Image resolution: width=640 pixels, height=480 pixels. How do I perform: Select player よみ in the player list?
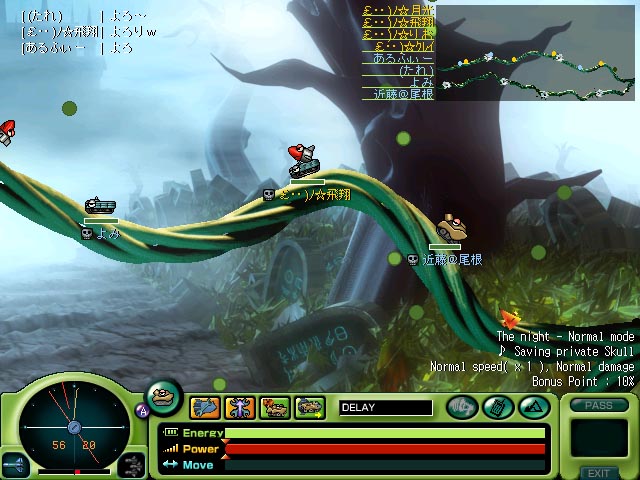tap(422, 82)
